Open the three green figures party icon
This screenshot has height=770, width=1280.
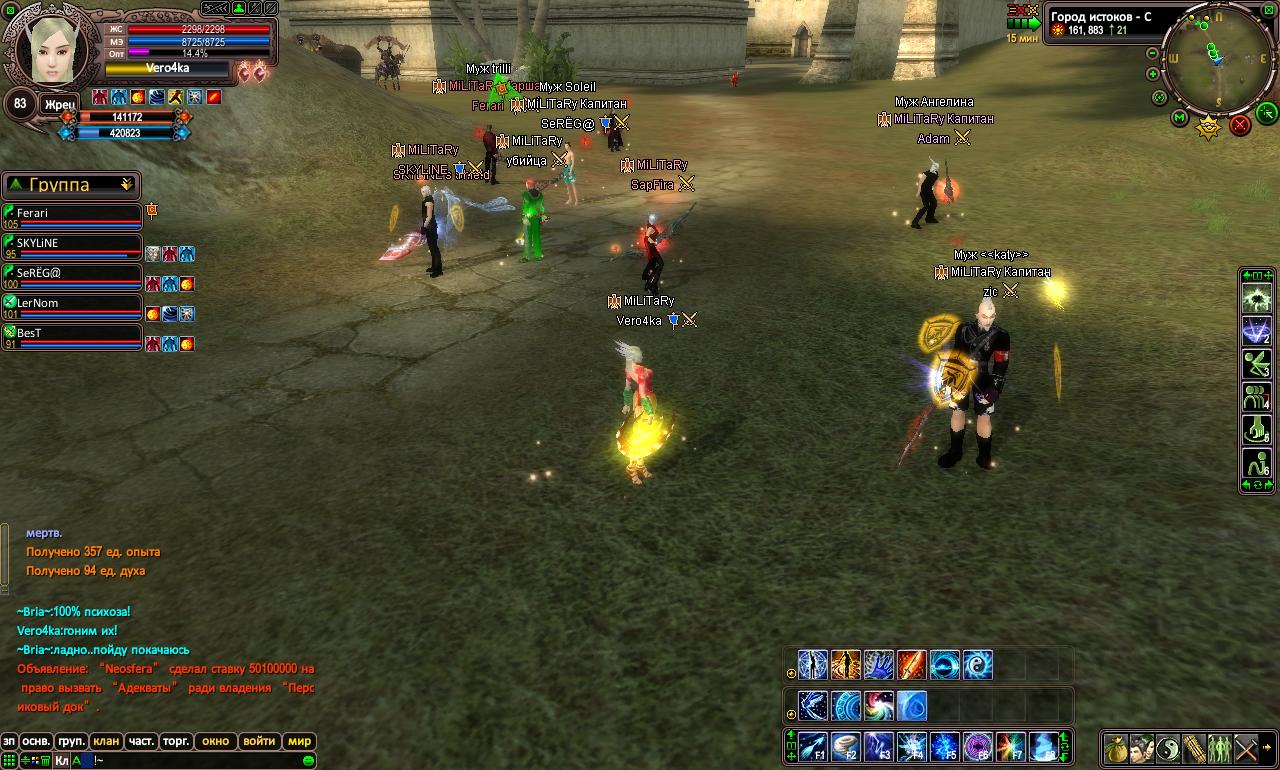[x=1220, y=748]
